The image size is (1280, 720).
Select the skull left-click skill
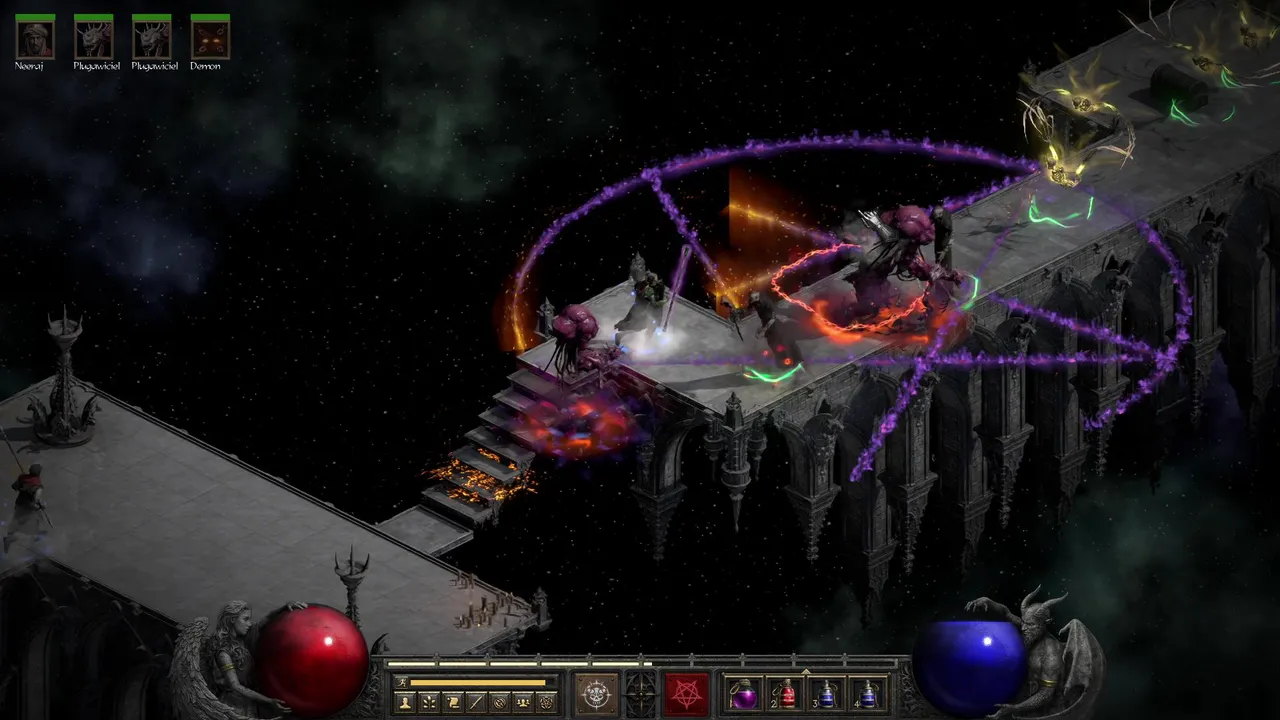(597, 693)
